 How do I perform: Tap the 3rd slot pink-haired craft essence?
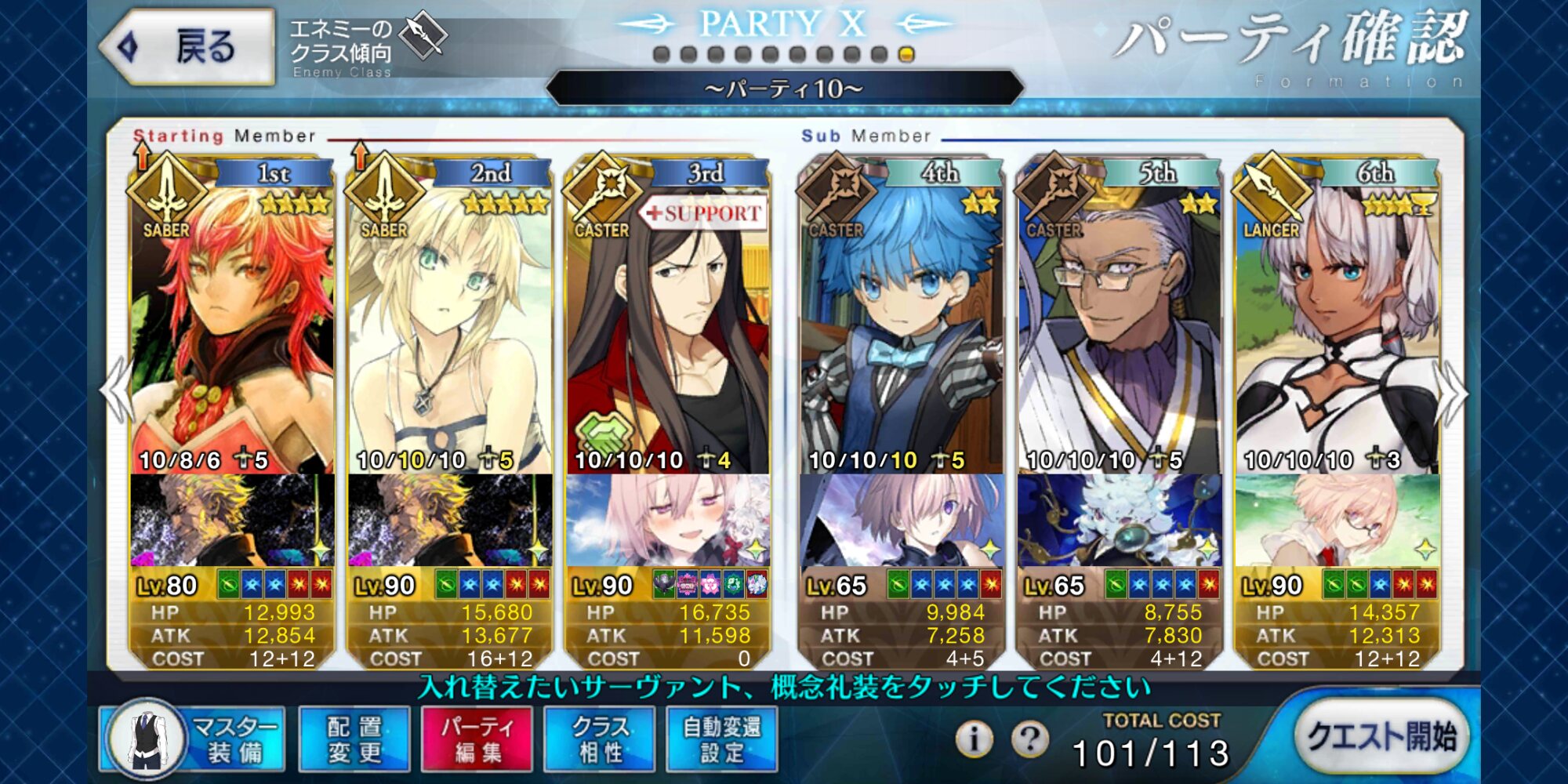[x=668, y=520]
